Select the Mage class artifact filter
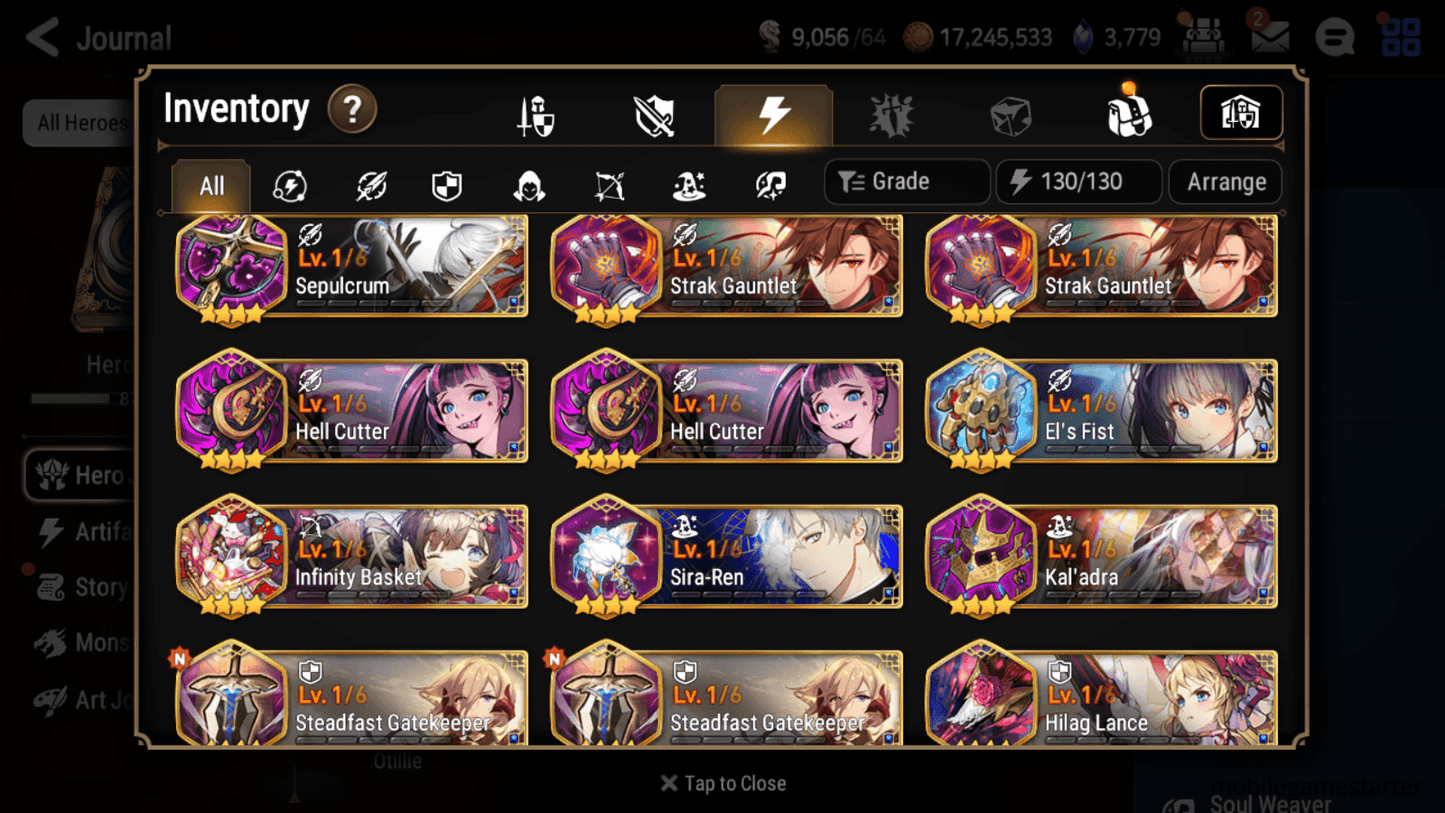The image size is (1445, 813). [690, 184]
